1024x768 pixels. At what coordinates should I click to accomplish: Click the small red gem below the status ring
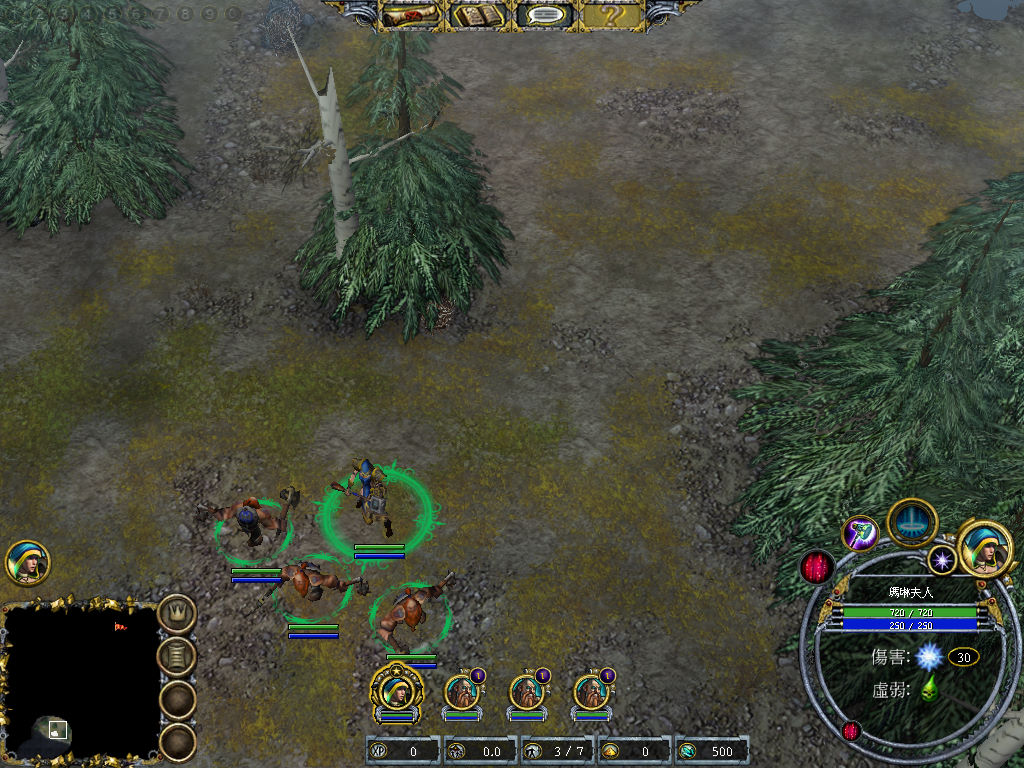point(851,731)
